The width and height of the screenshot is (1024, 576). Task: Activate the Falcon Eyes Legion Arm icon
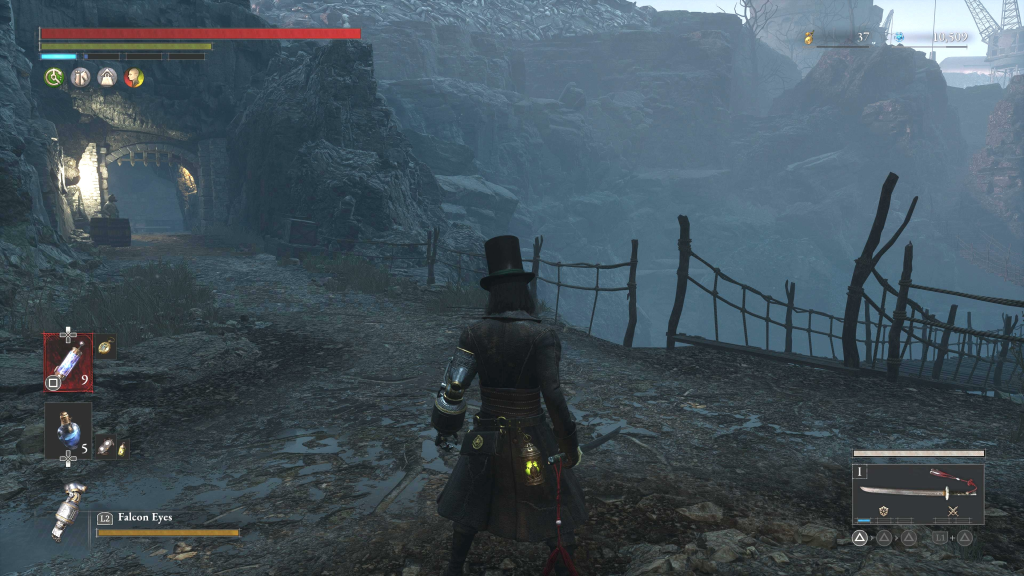click(68, 511)
